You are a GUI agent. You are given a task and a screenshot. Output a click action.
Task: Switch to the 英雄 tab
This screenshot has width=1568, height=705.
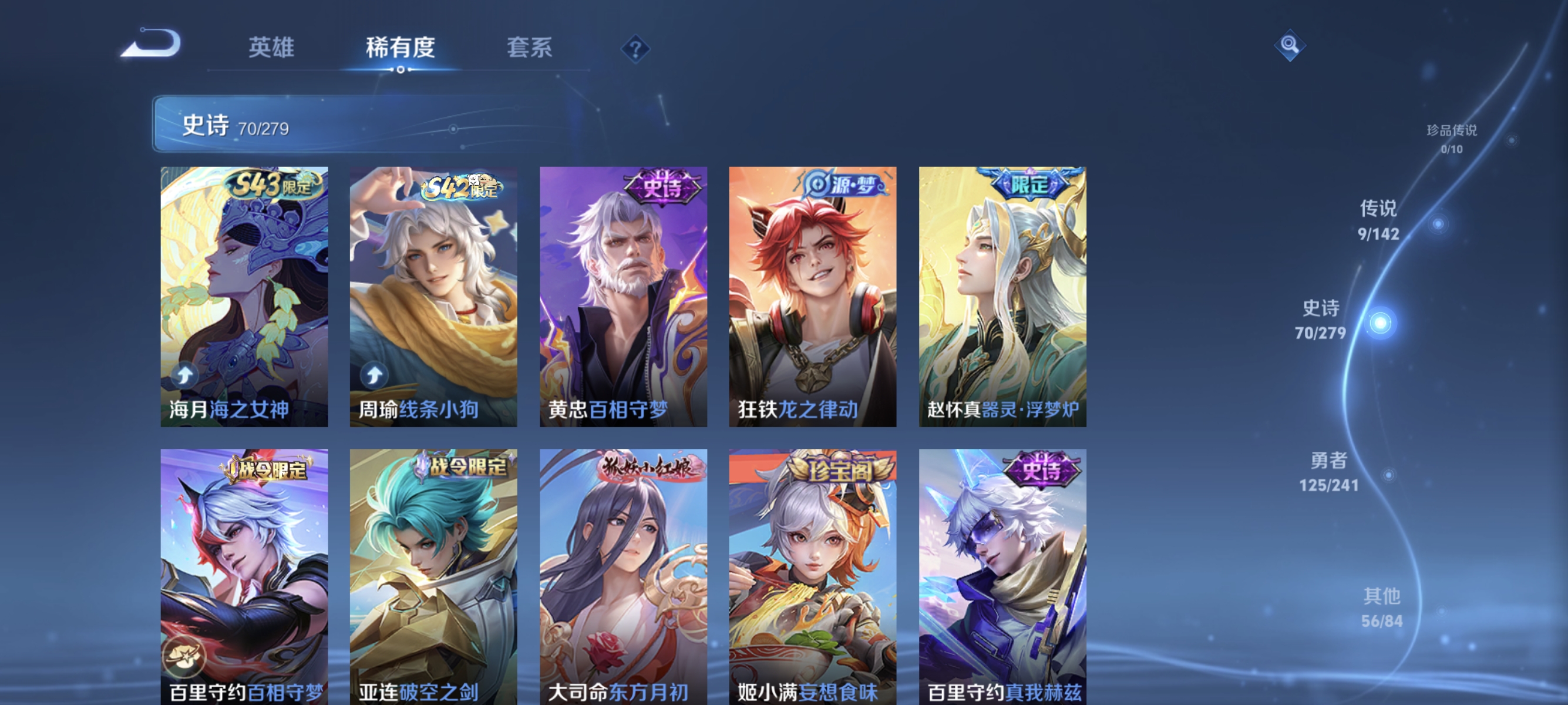click(x=272, y=49)
